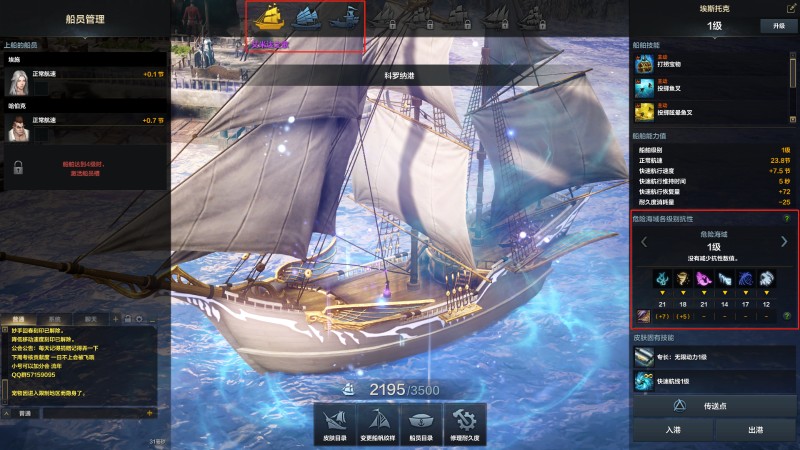Click the 传送点 teleport point button

pyautogui.click(x=713, y=407)
